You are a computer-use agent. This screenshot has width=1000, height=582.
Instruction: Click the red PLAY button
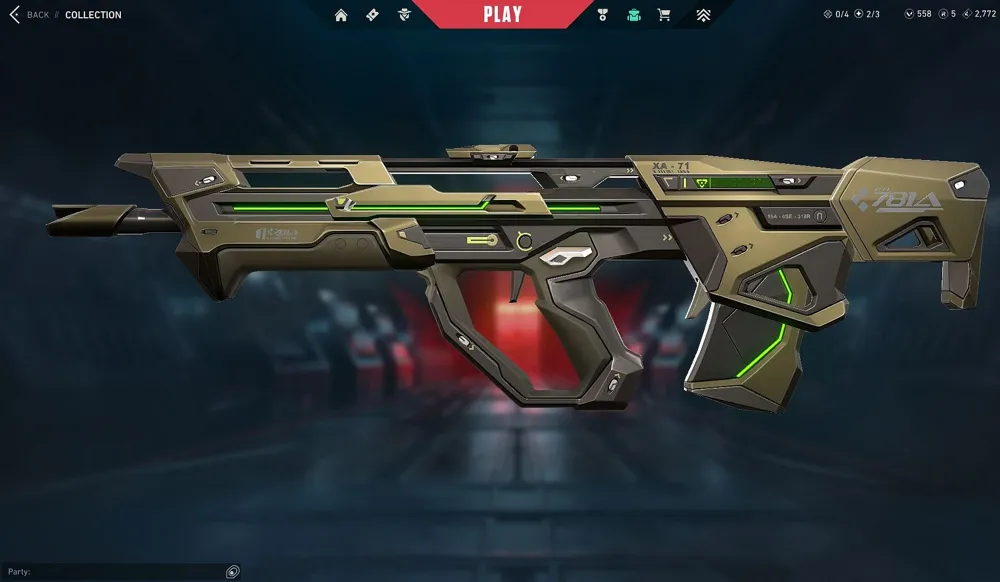tap(502, 14)
